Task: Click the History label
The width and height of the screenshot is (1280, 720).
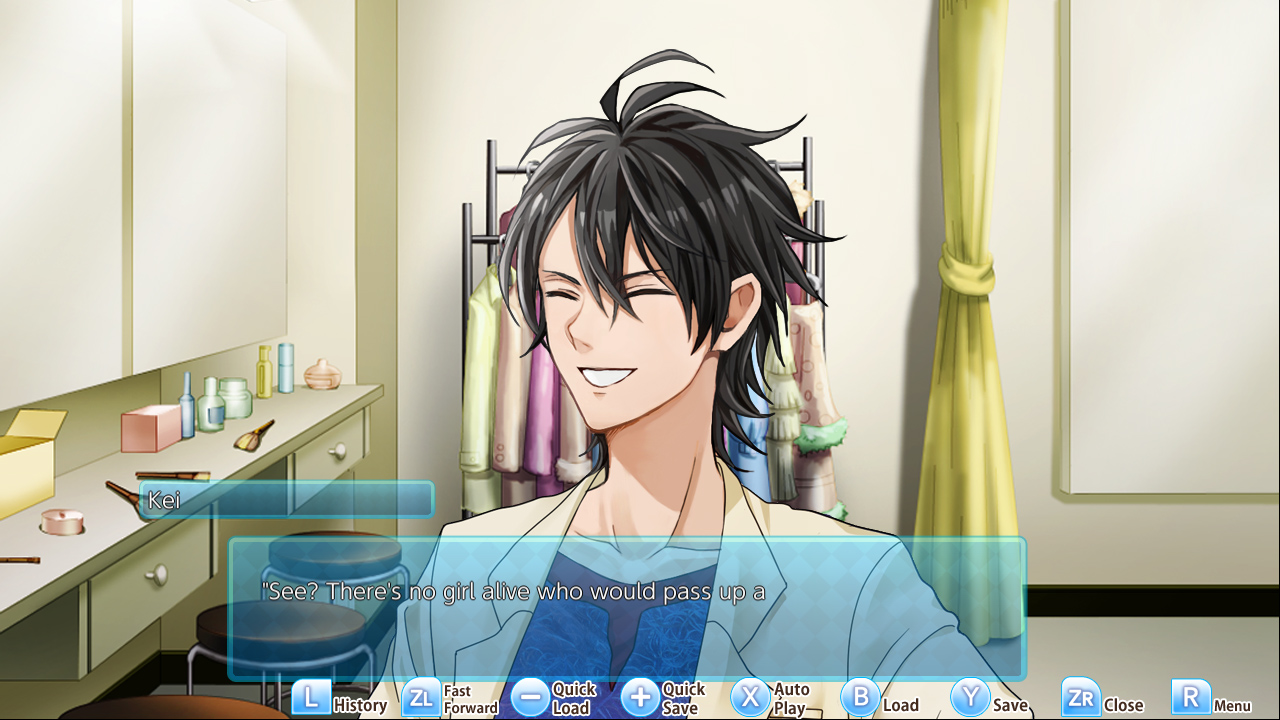Action: [362, 705]
